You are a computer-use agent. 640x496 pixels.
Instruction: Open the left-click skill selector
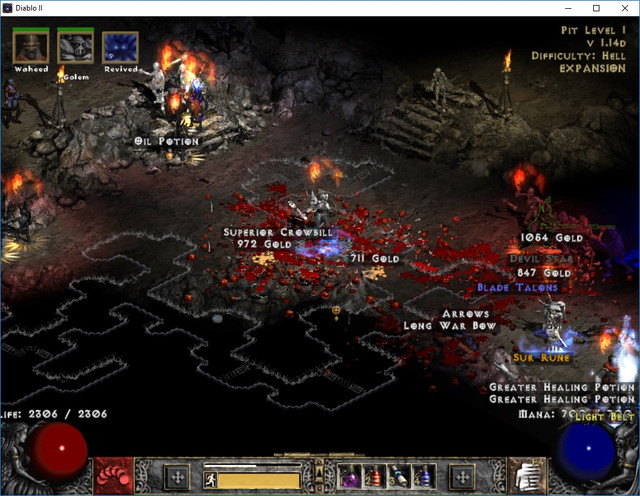click(x=176, y=475)
